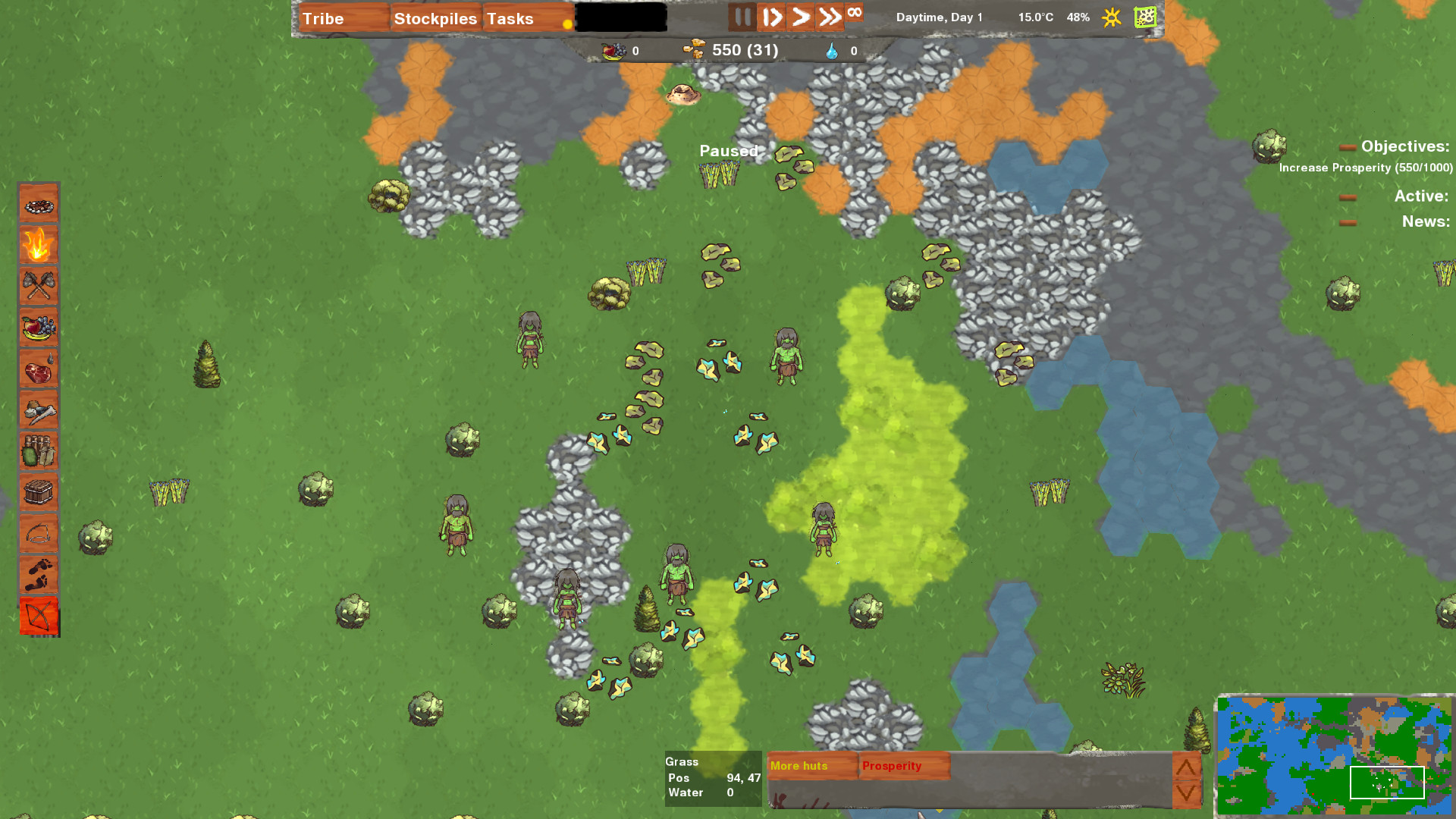Screen dimensions: 1456x819
Task: Toggle pause with the pause button
Action: point(742,17)
